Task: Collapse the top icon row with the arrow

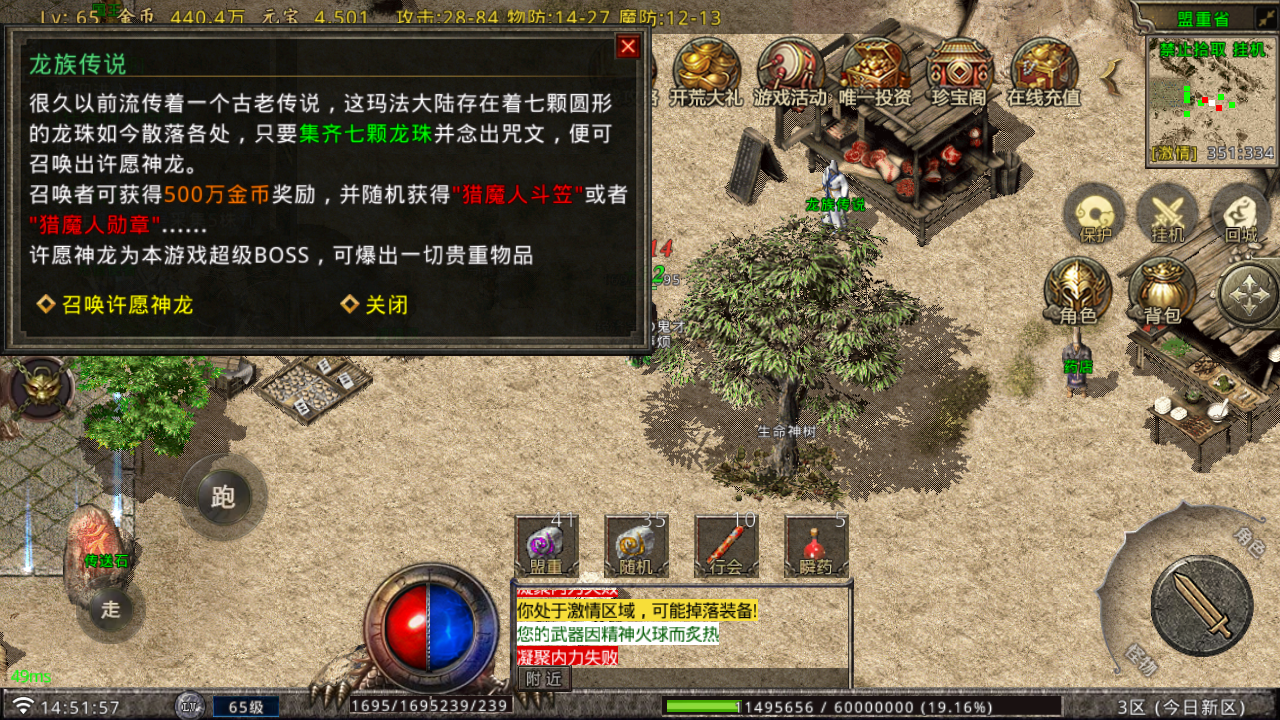Action: tap(1110, 72)
